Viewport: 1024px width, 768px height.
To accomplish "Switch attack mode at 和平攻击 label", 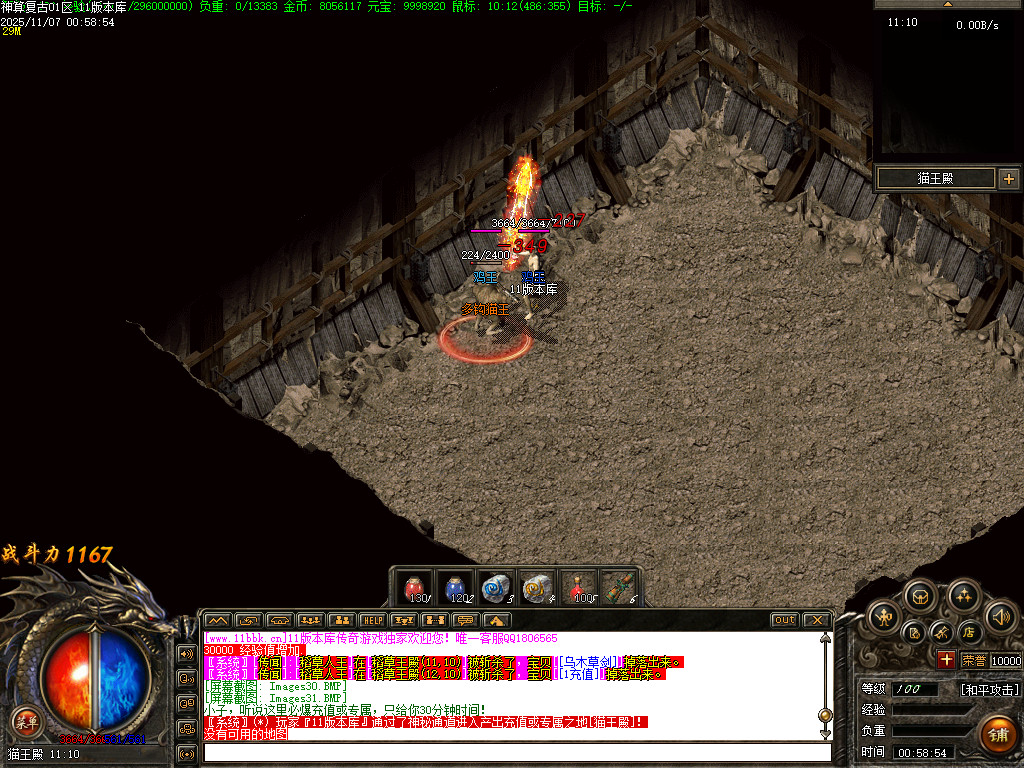I will 990,690.
